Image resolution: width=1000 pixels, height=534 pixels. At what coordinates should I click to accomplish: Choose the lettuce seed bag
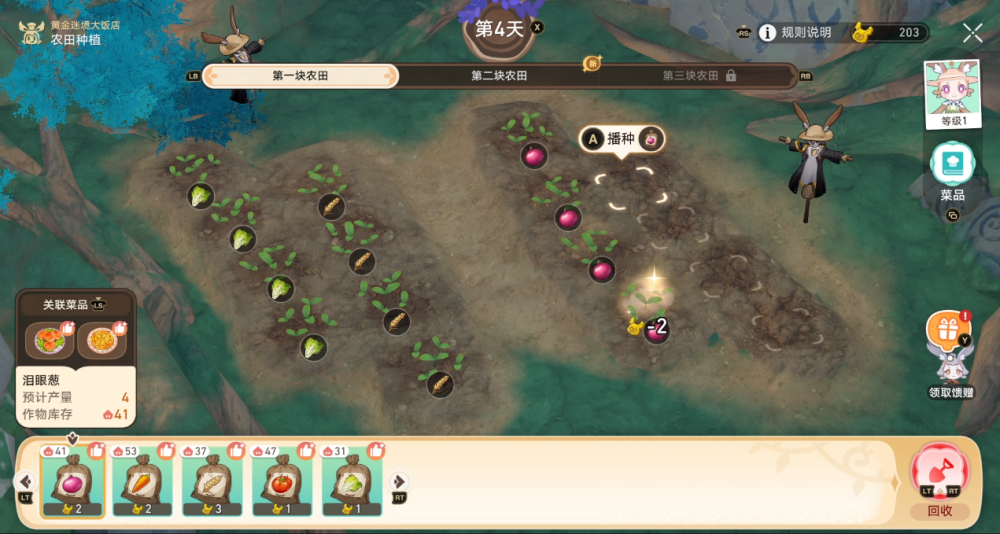click(x=352, y=482)
